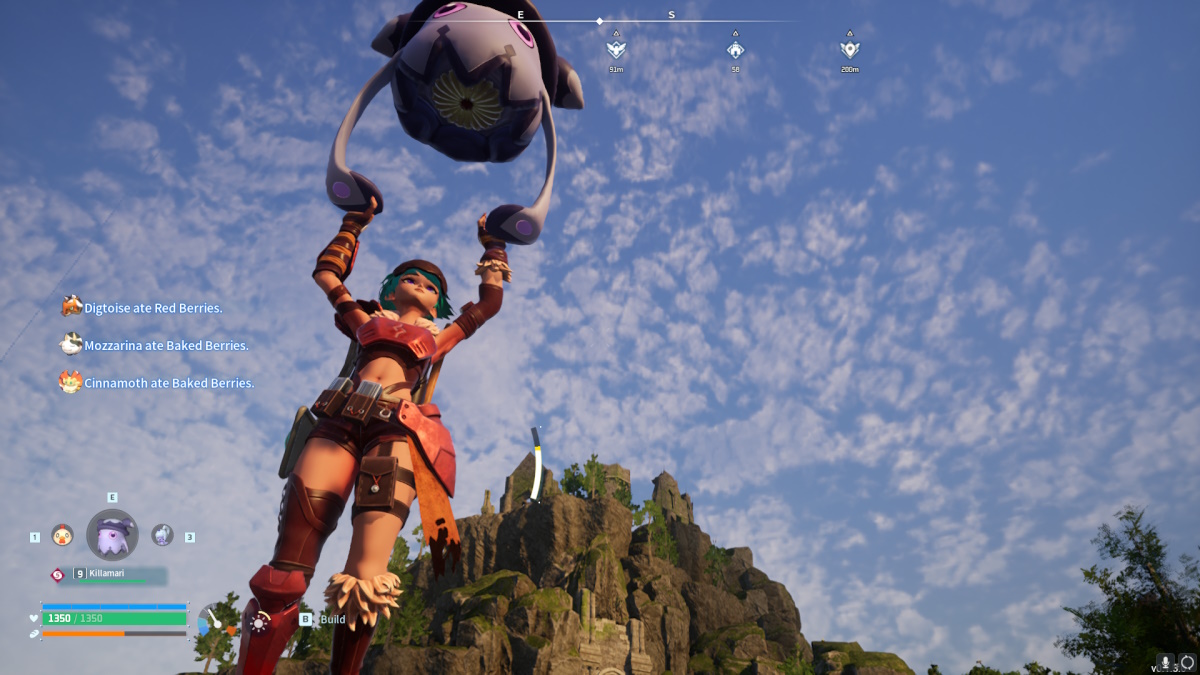Select the Killamari portrait in the party wheel
Image resolution: width=1200 pixels, height=675 pixels.
[x=112, y=535]
